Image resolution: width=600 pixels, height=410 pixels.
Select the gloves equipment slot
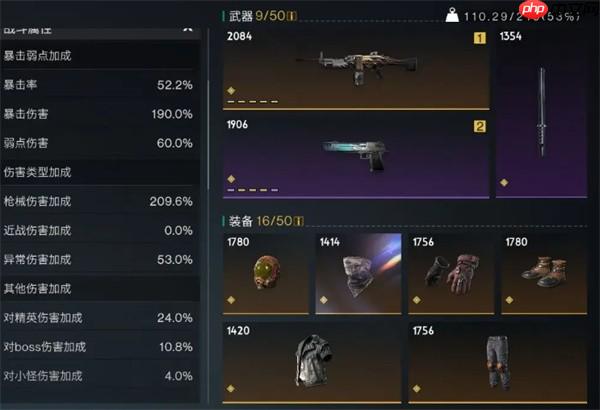450,272
